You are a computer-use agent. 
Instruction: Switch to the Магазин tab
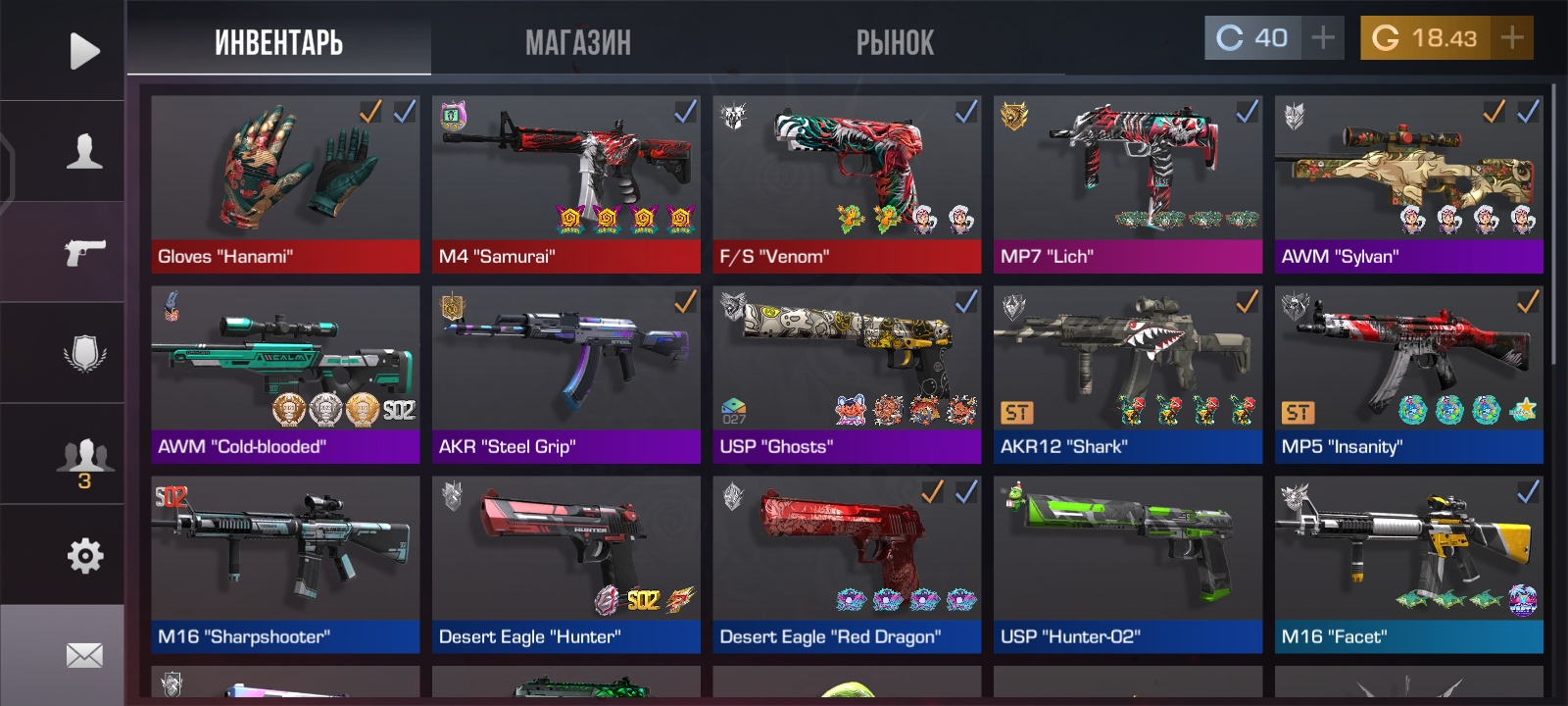click(x=578, y=43)
